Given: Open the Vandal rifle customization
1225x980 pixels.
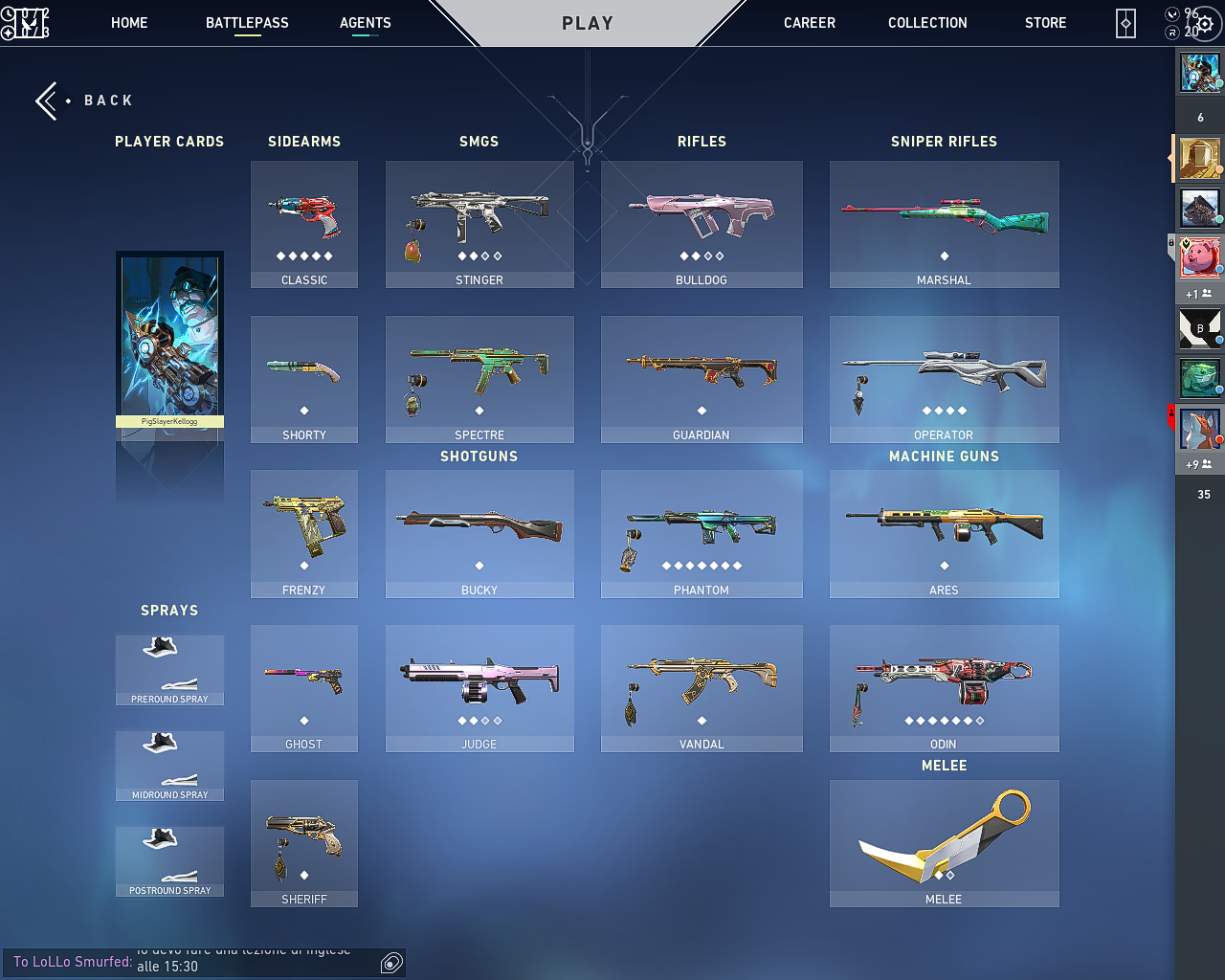Looking at the screenshot, I should pos(702,688).
